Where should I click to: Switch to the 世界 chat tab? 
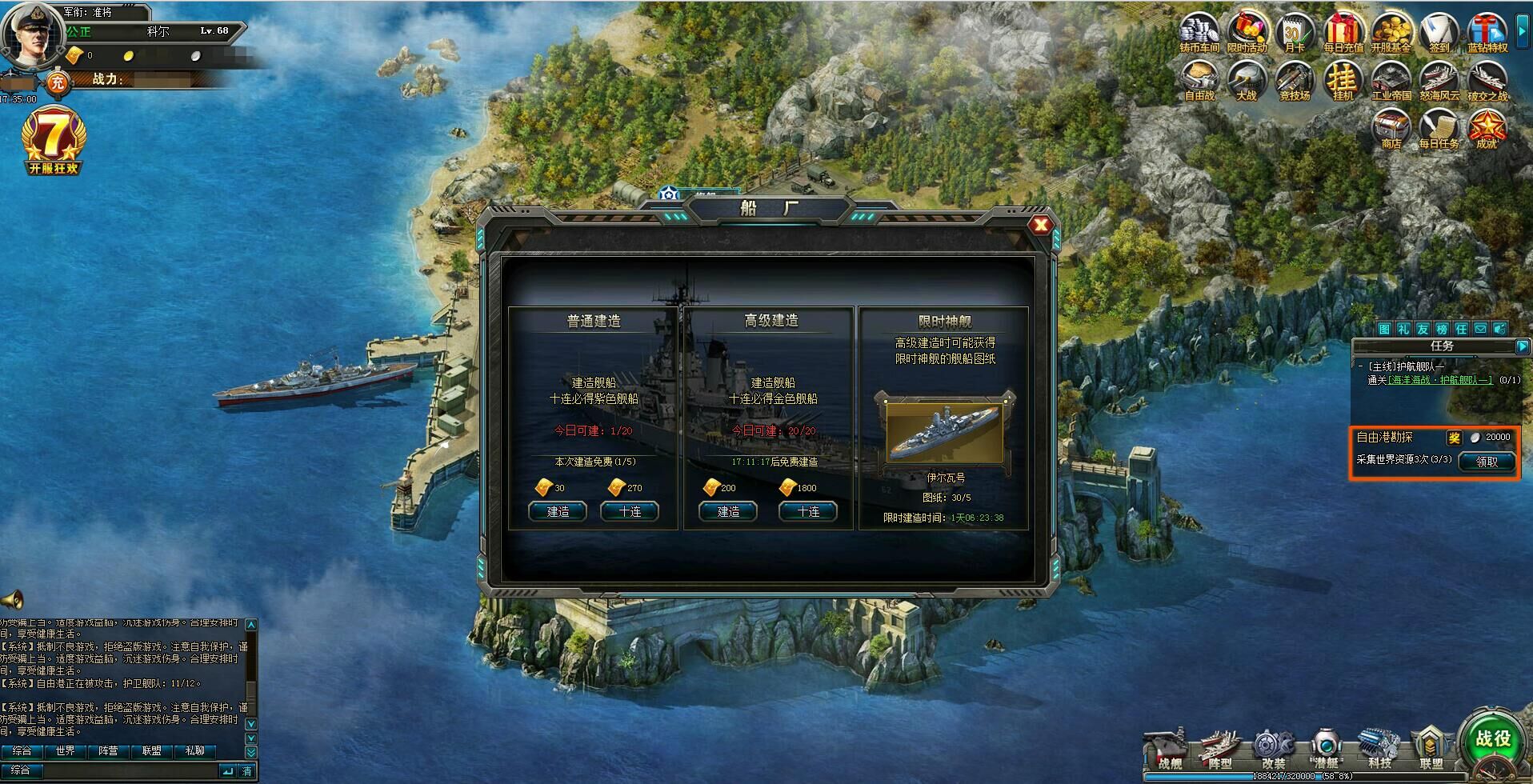tap(66, 752)
